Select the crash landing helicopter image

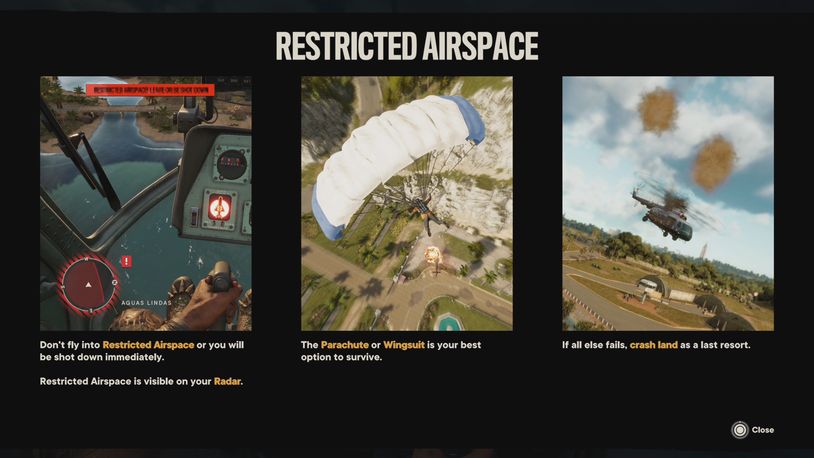pyautogui.click(x=667, y=203)
